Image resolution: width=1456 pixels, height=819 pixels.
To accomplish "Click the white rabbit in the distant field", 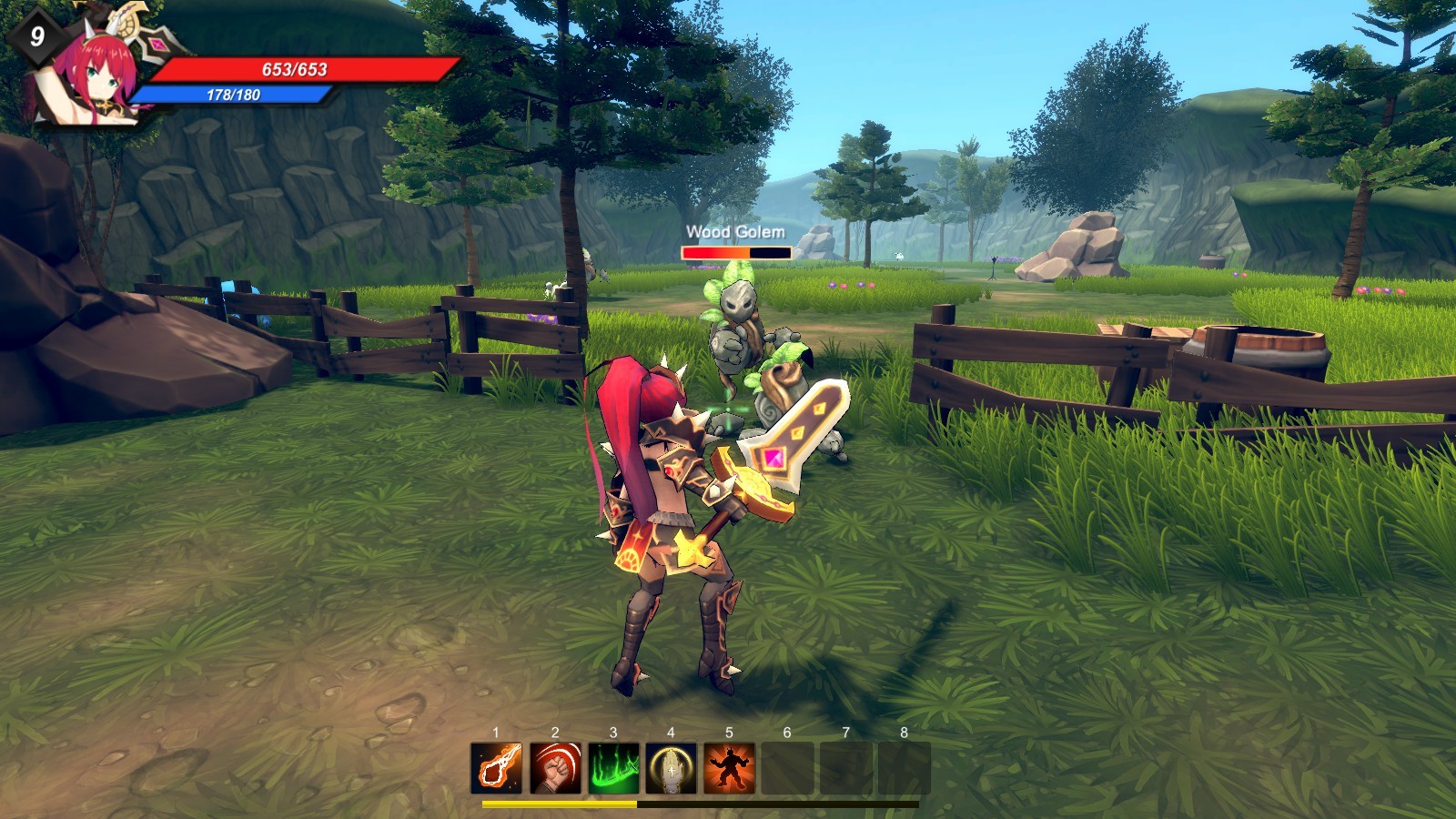I will point(899,257).
